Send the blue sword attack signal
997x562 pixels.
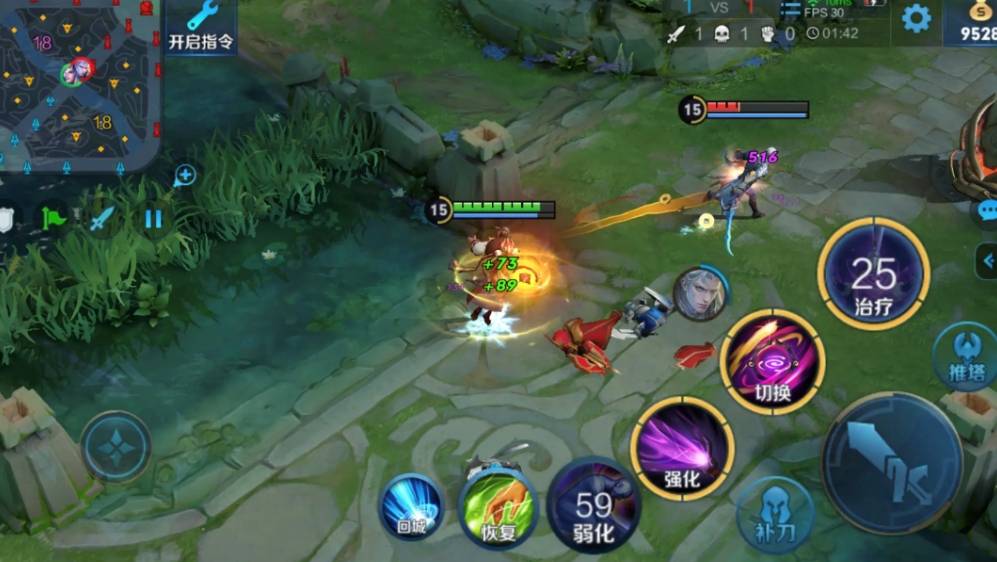(x=102, y=218)
